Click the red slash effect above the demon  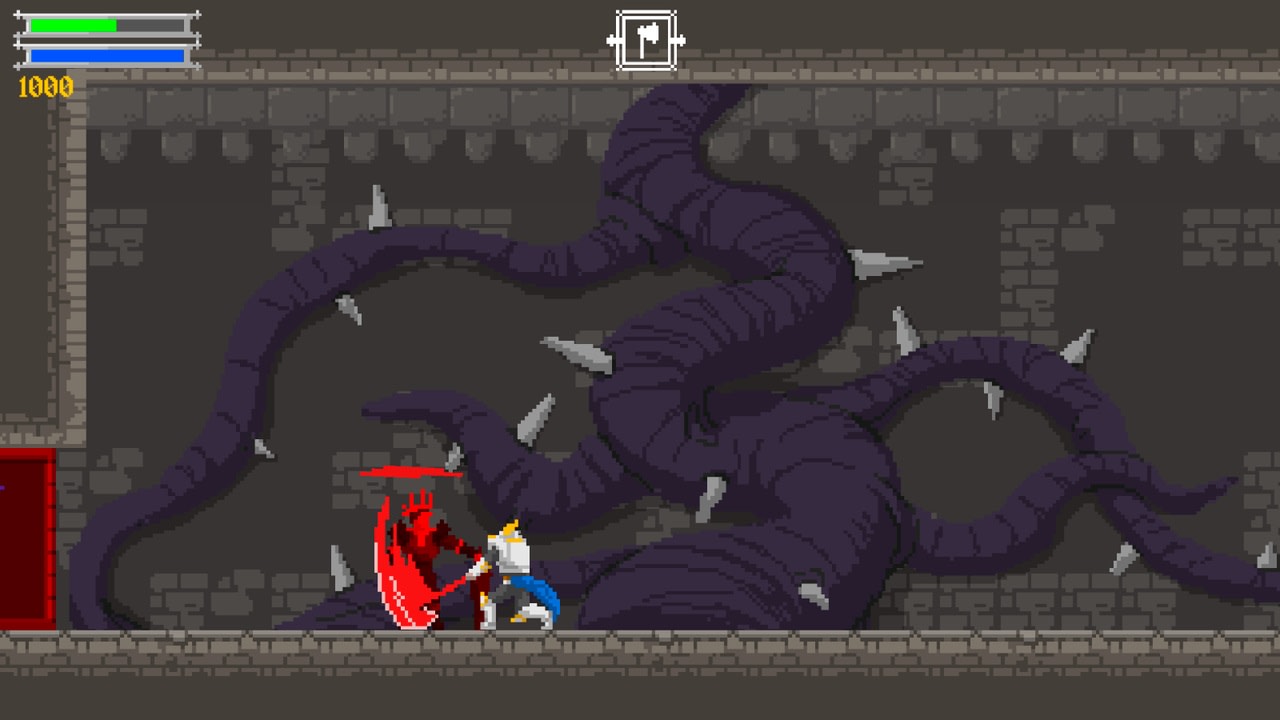click(410, 470)
